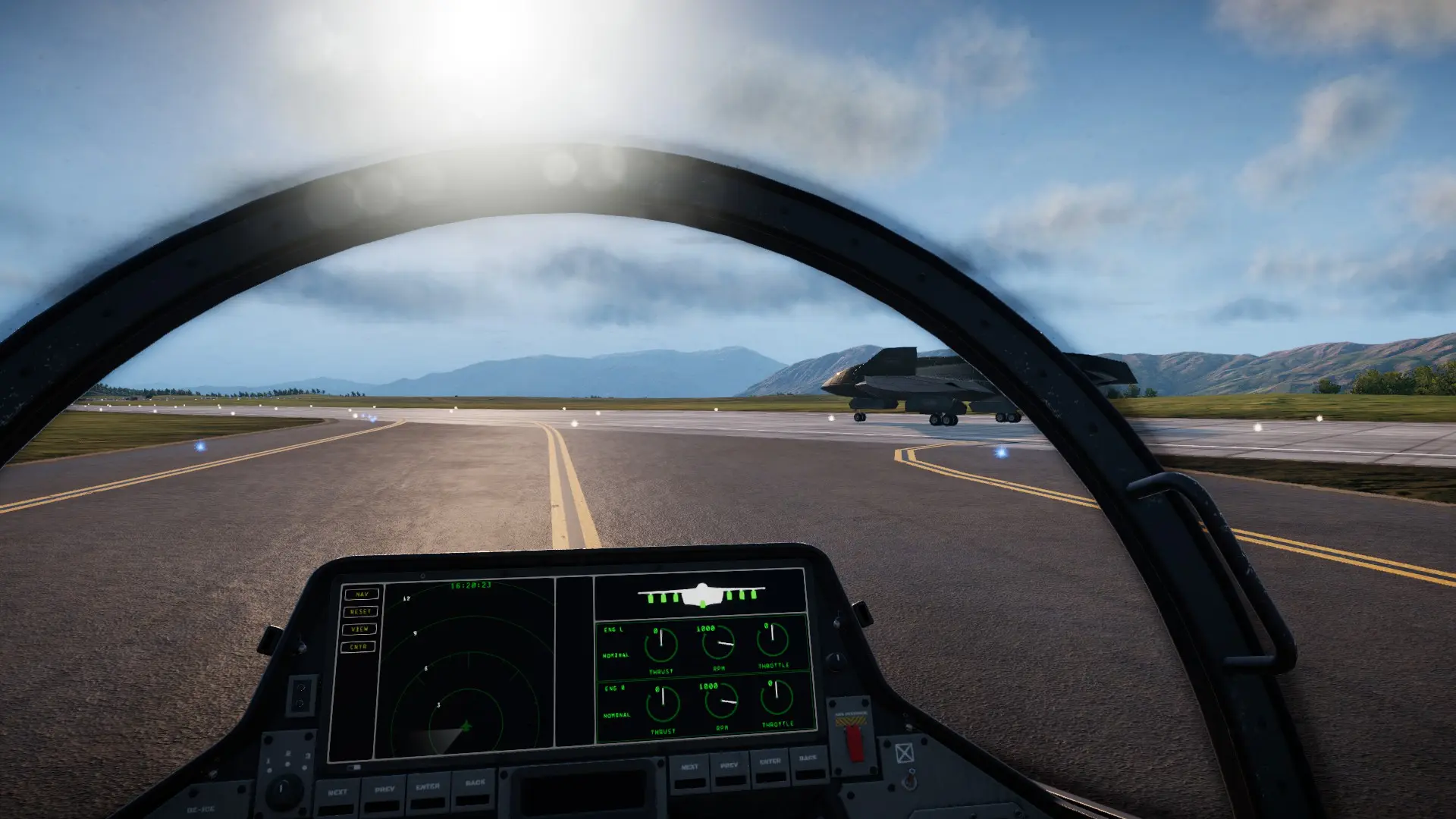Viewport: 1456px width, 819px height.
Task: Click the 16:20:23 clock readout on the radar display
Action: tap(470, 585)
